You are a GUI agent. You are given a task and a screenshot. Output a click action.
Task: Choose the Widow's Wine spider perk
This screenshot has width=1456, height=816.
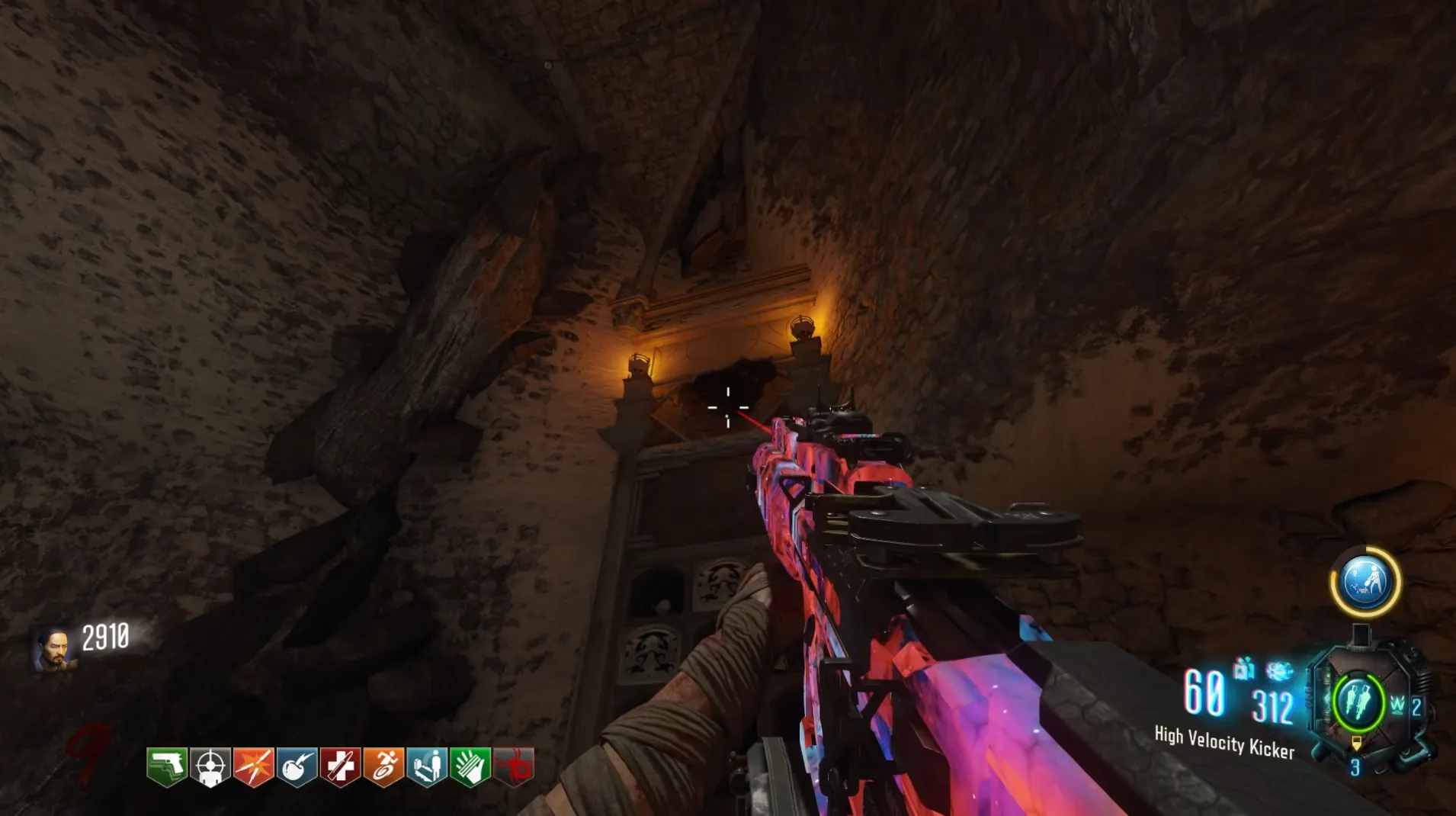pyautogui.click(x=514, y=766)
